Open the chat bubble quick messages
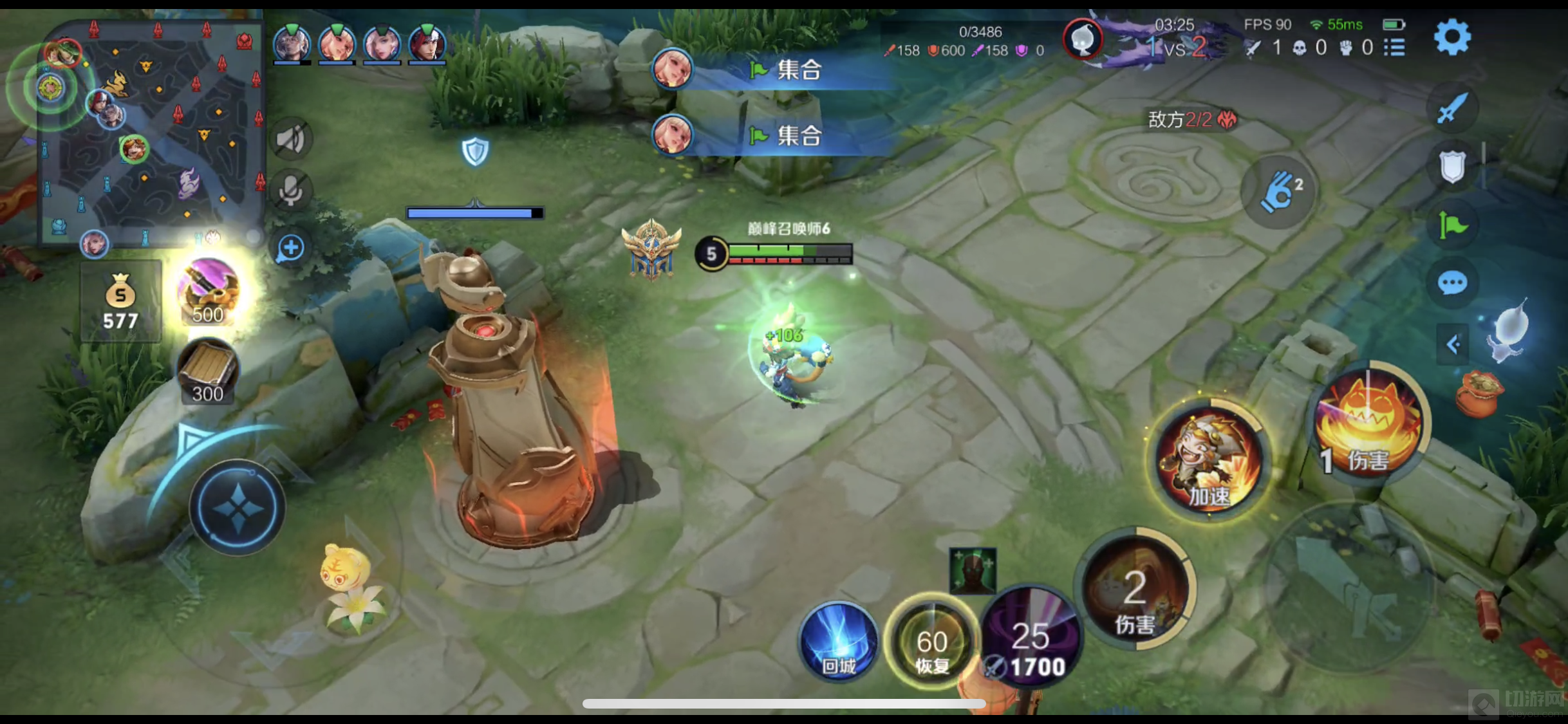Viewport: 1568px width, 724px height. tap(1452, 283)
